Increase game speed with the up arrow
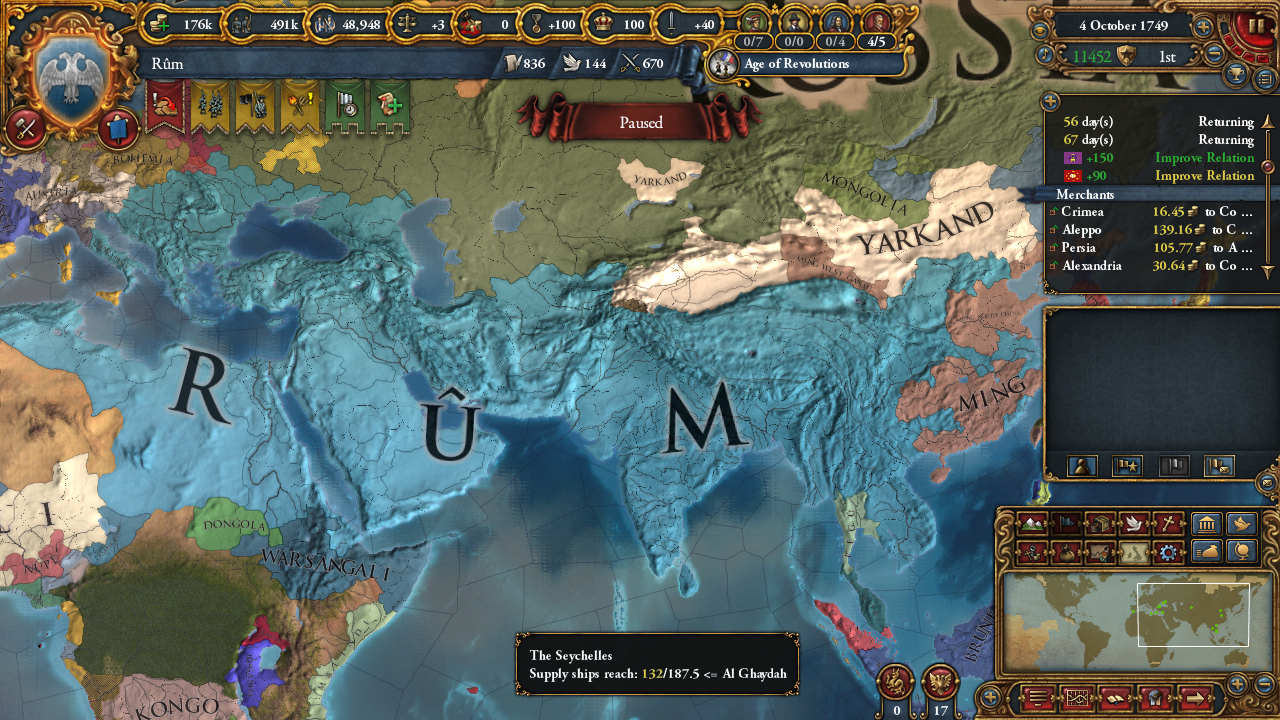 (1202, 26)
